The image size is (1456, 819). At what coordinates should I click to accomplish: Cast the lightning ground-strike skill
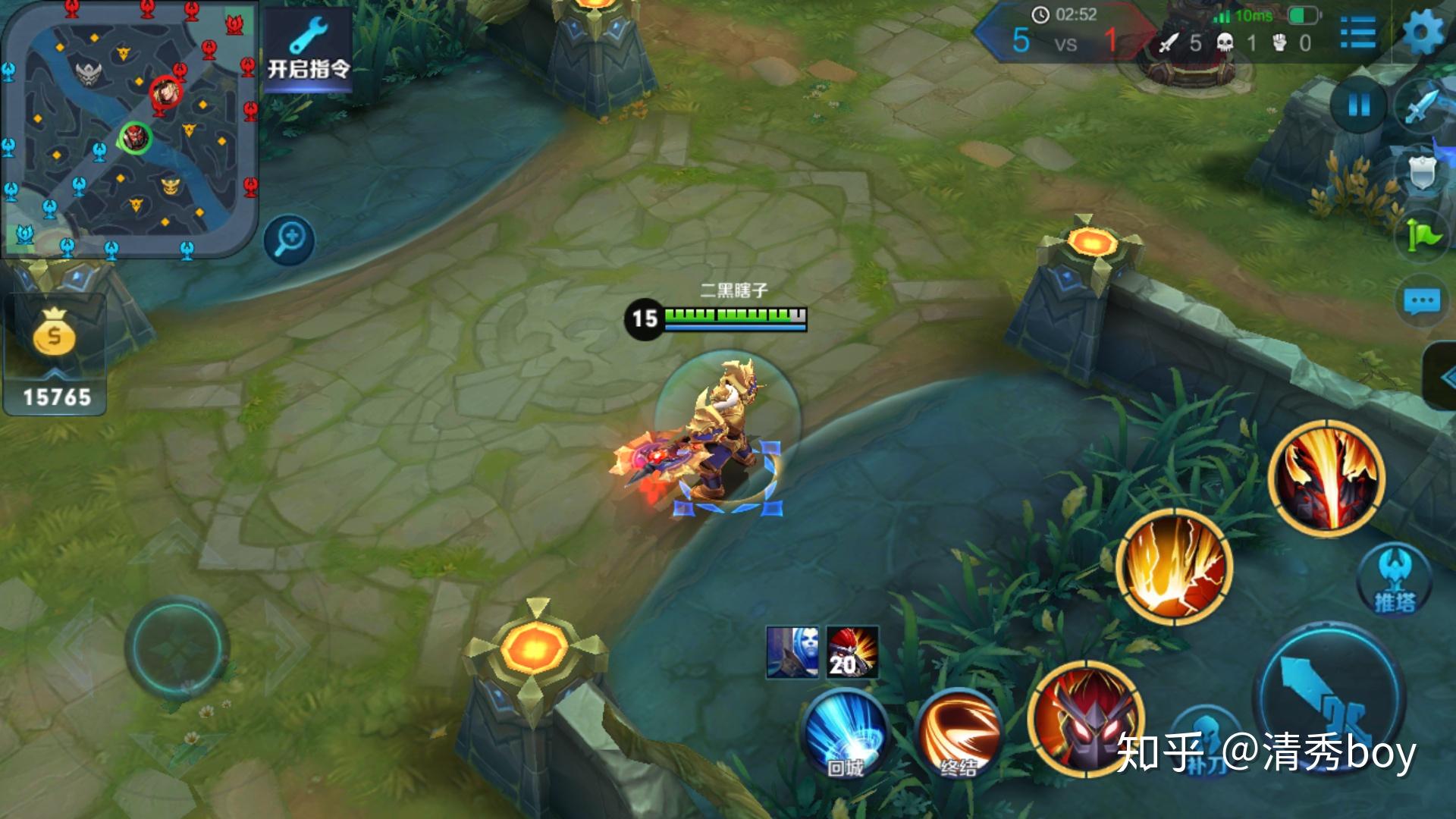pos(1174,567)
